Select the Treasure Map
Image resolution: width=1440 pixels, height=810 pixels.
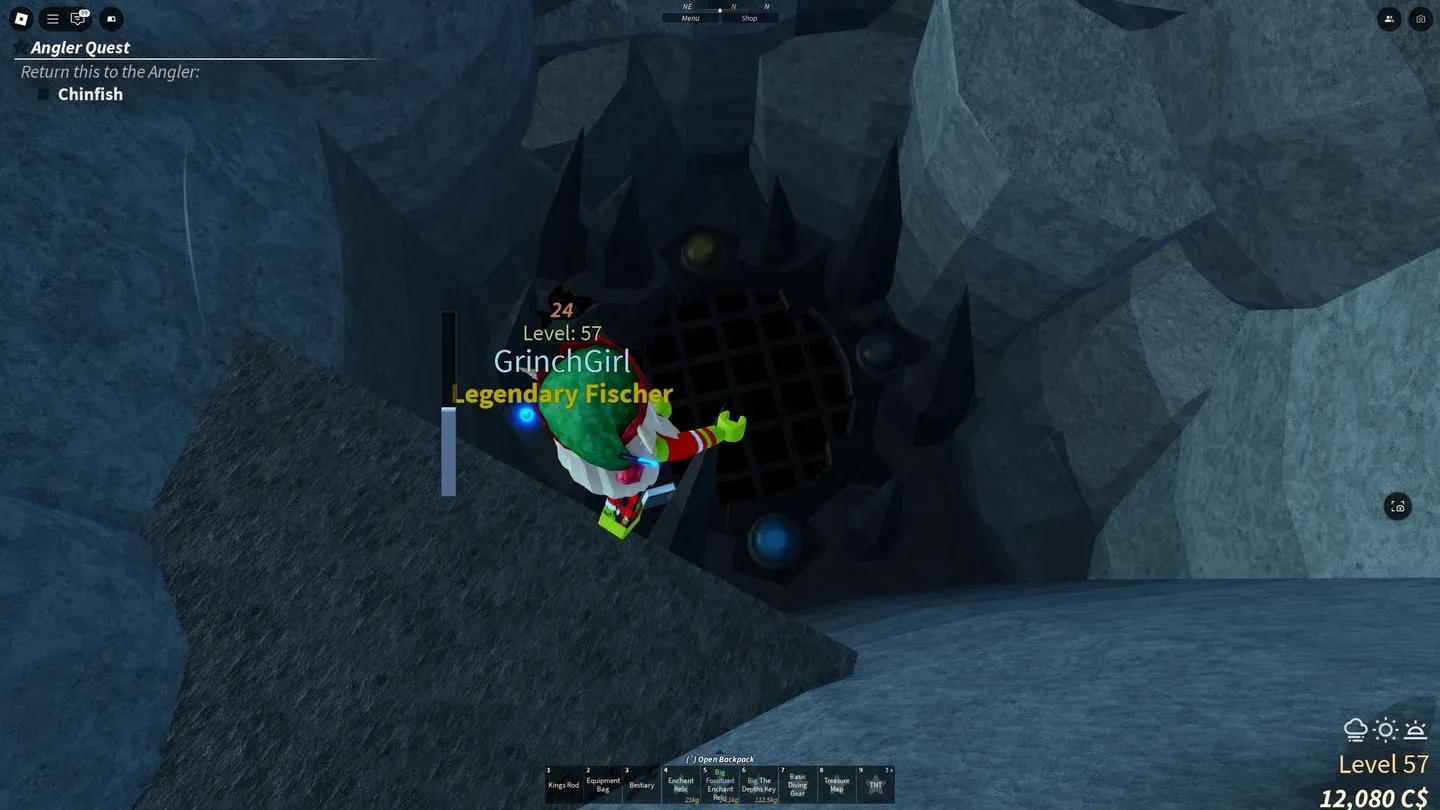(x=836, y=785)
